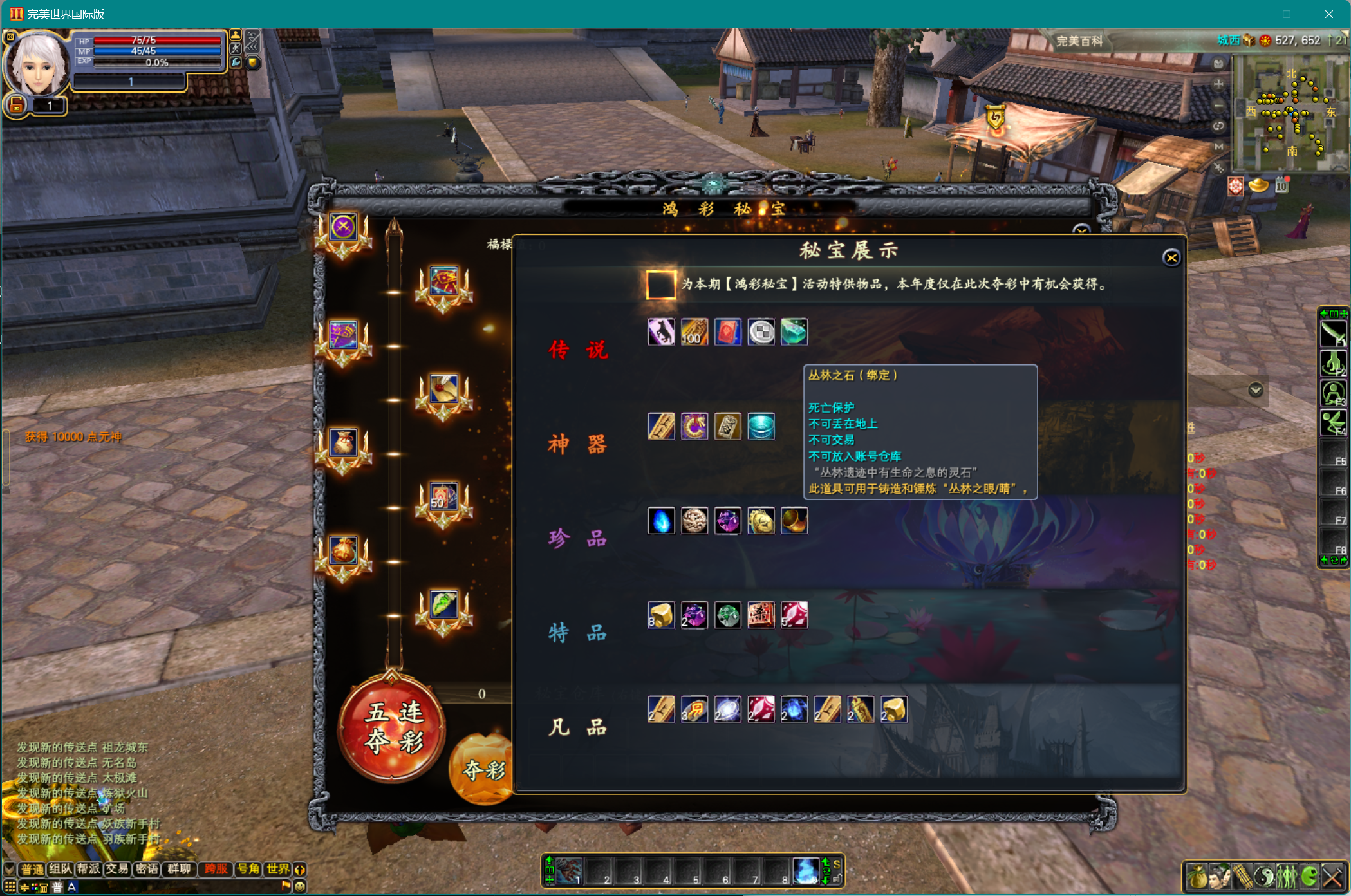The image size is (1351, 896).
Task: Choose the blue flame rare reward icon
Action: coord(661,521)
